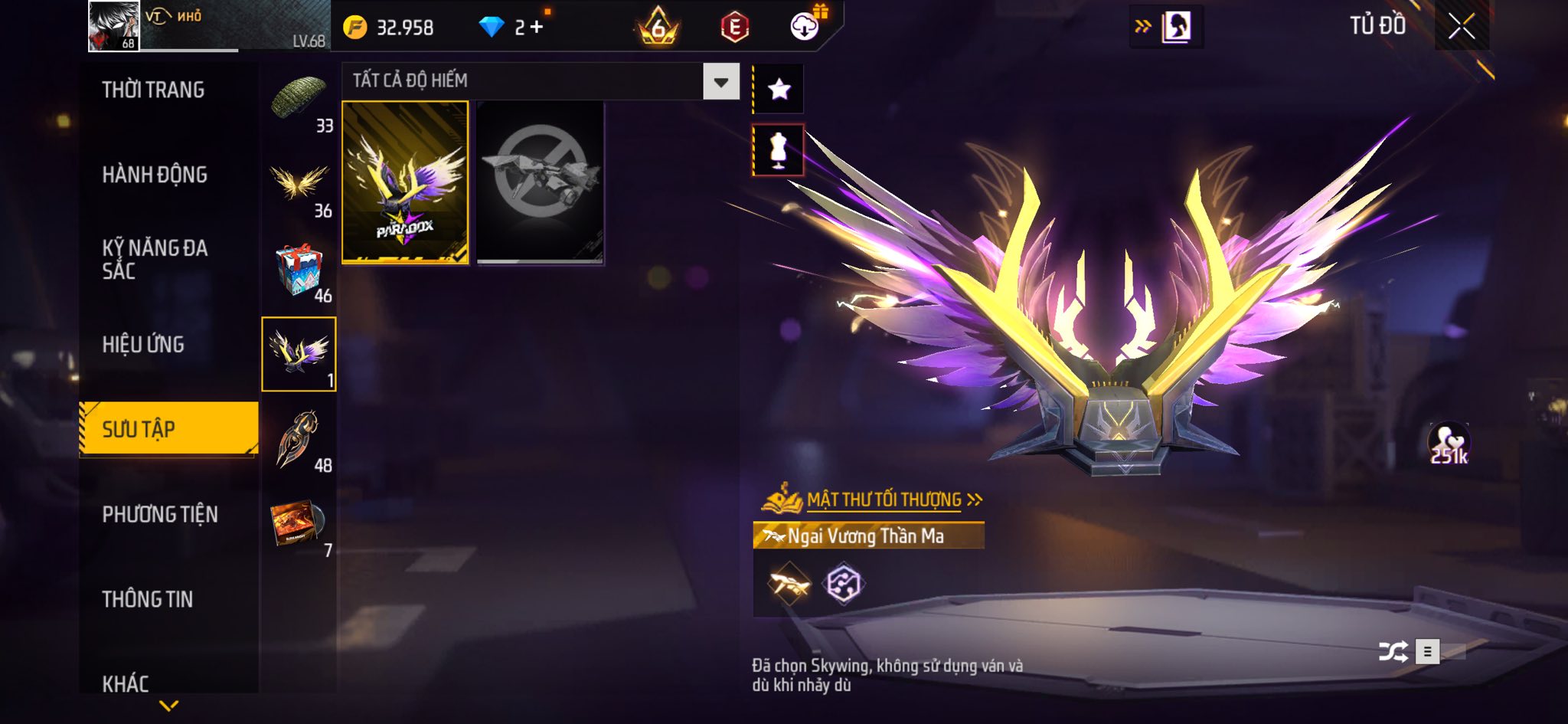Select the Paradox skywing item
The height and width of the screenshot is (724, 1568).
[405, 182]
